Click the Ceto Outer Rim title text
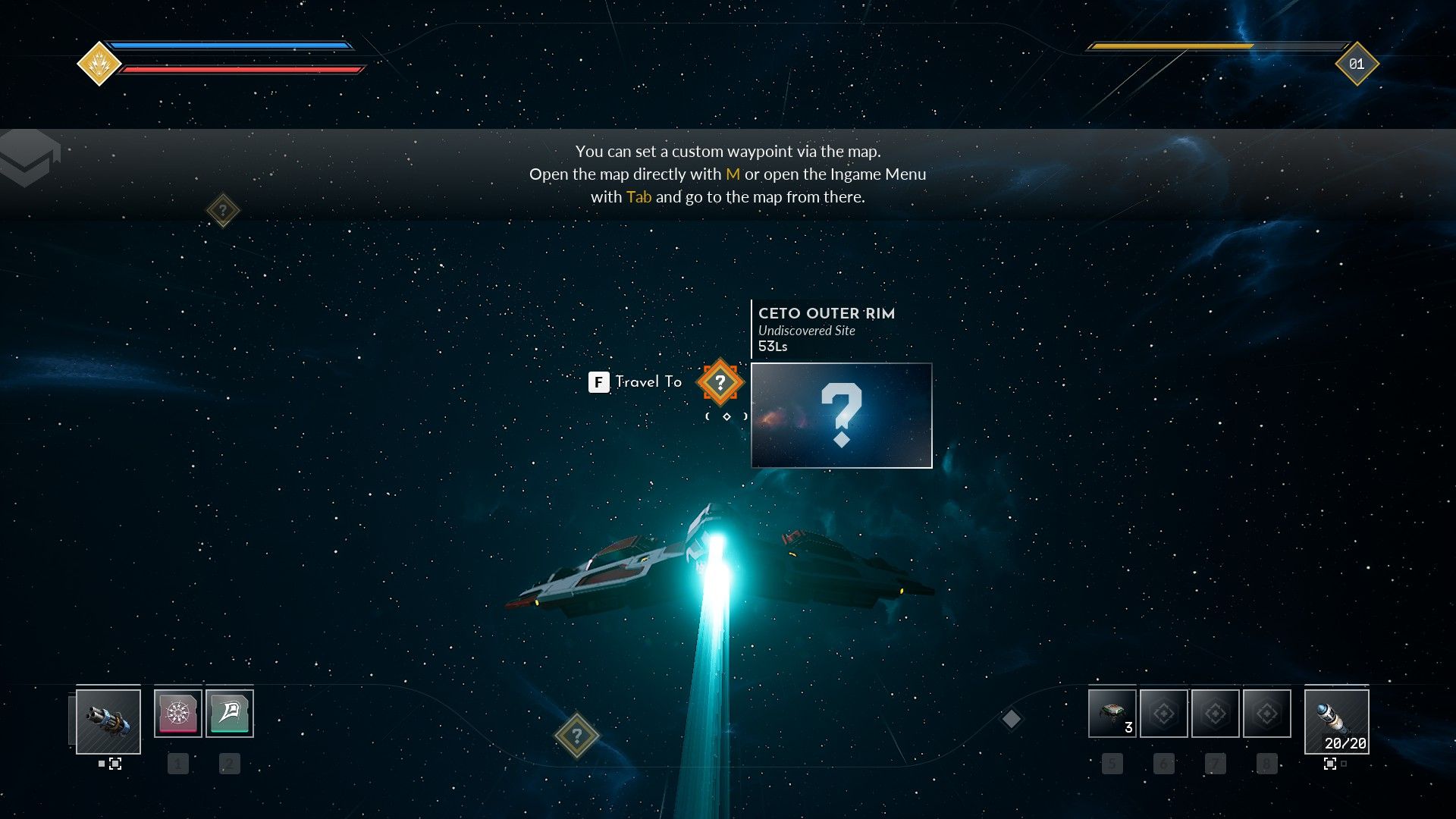Image resolution: width=1456 pixels, height=819 pixels. tap(827, 313)
